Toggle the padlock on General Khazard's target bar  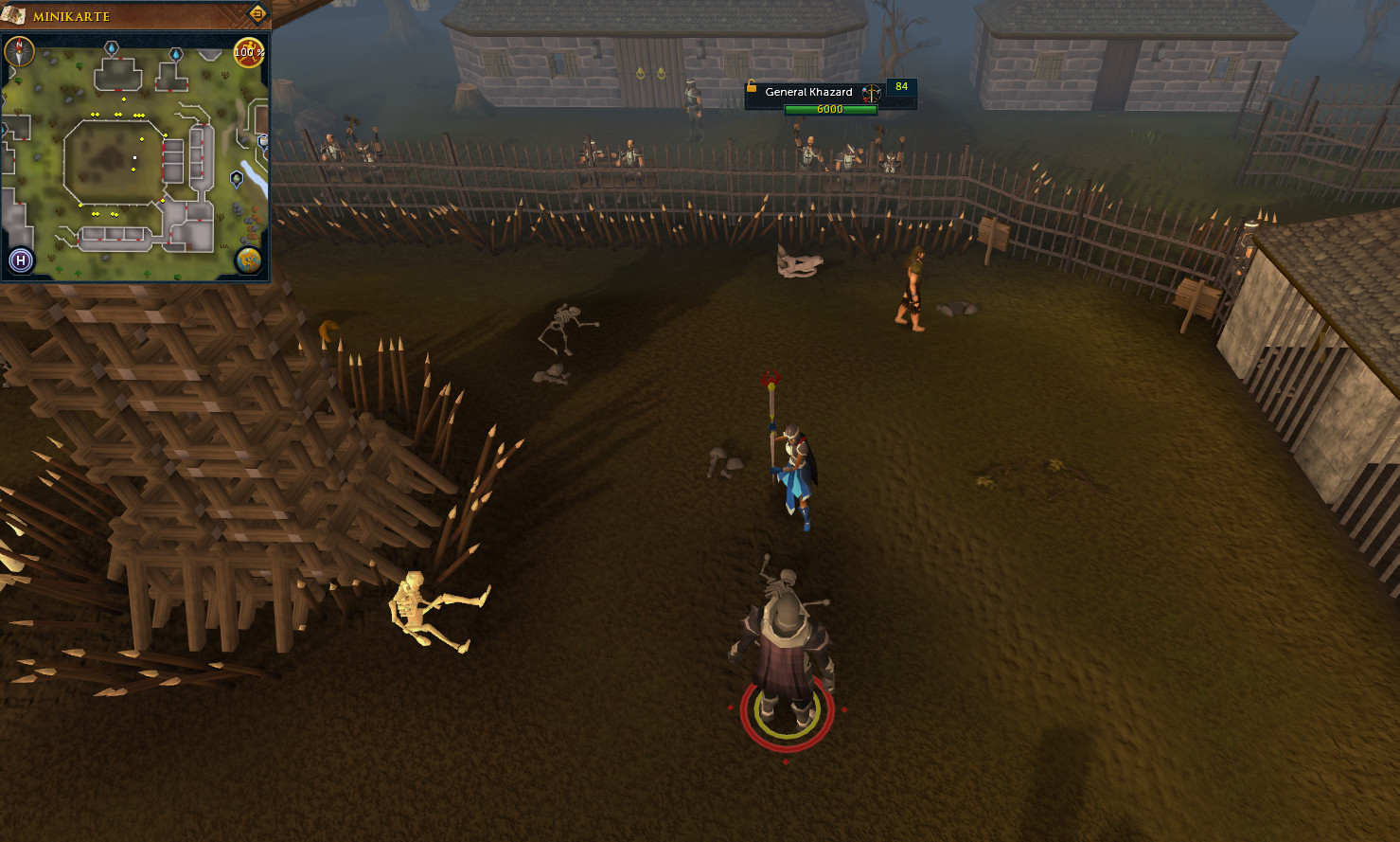752,85
